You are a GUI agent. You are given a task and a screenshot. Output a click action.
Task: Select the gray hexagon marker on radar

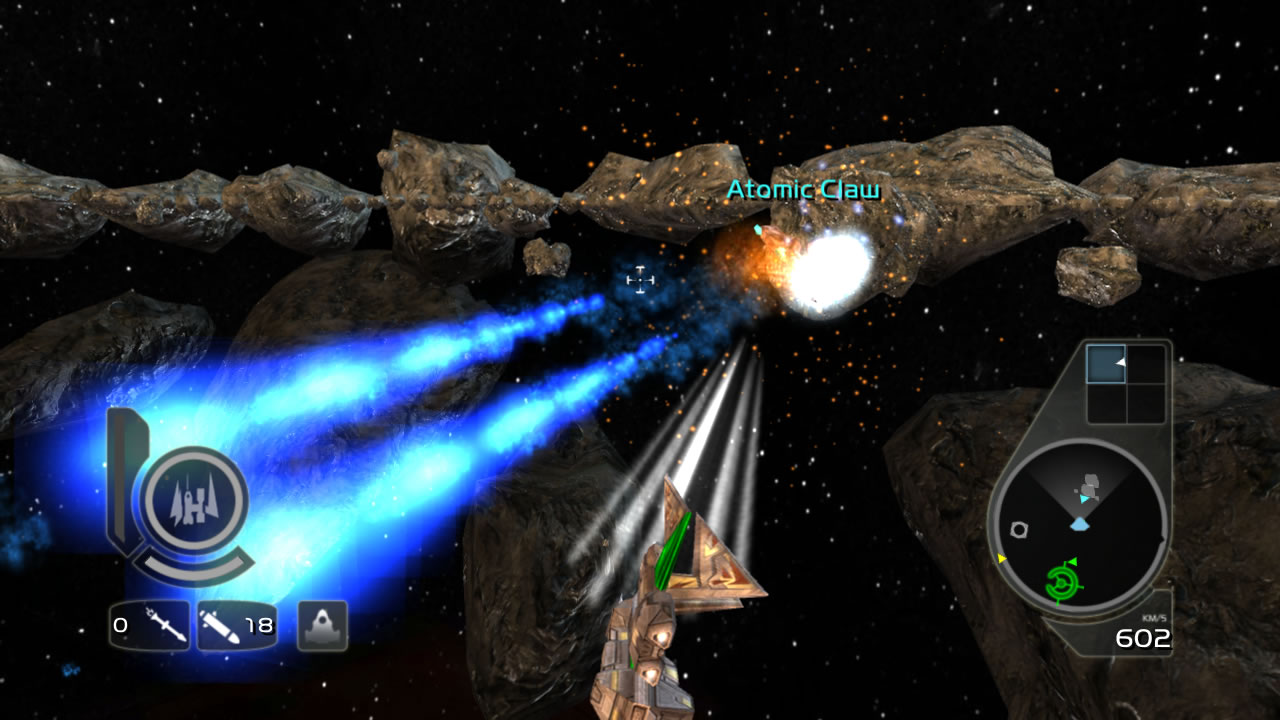[1019, 529]
